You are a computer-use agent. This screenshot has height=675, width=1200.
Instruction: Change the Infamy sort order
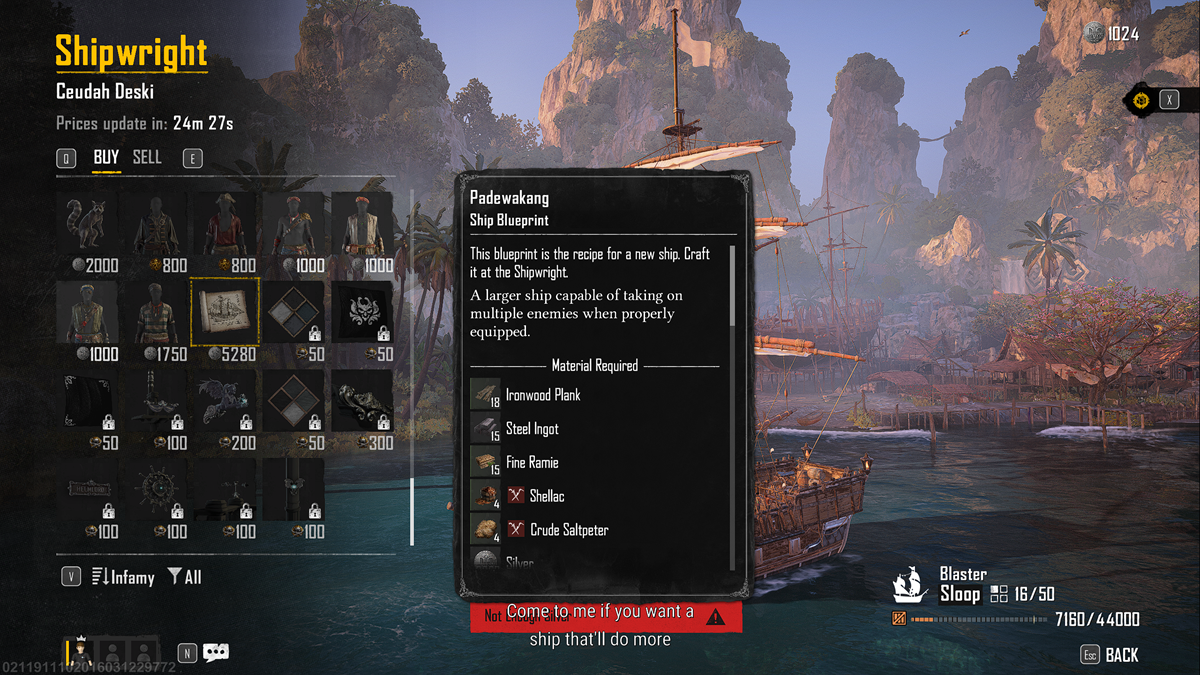[123, 577]
